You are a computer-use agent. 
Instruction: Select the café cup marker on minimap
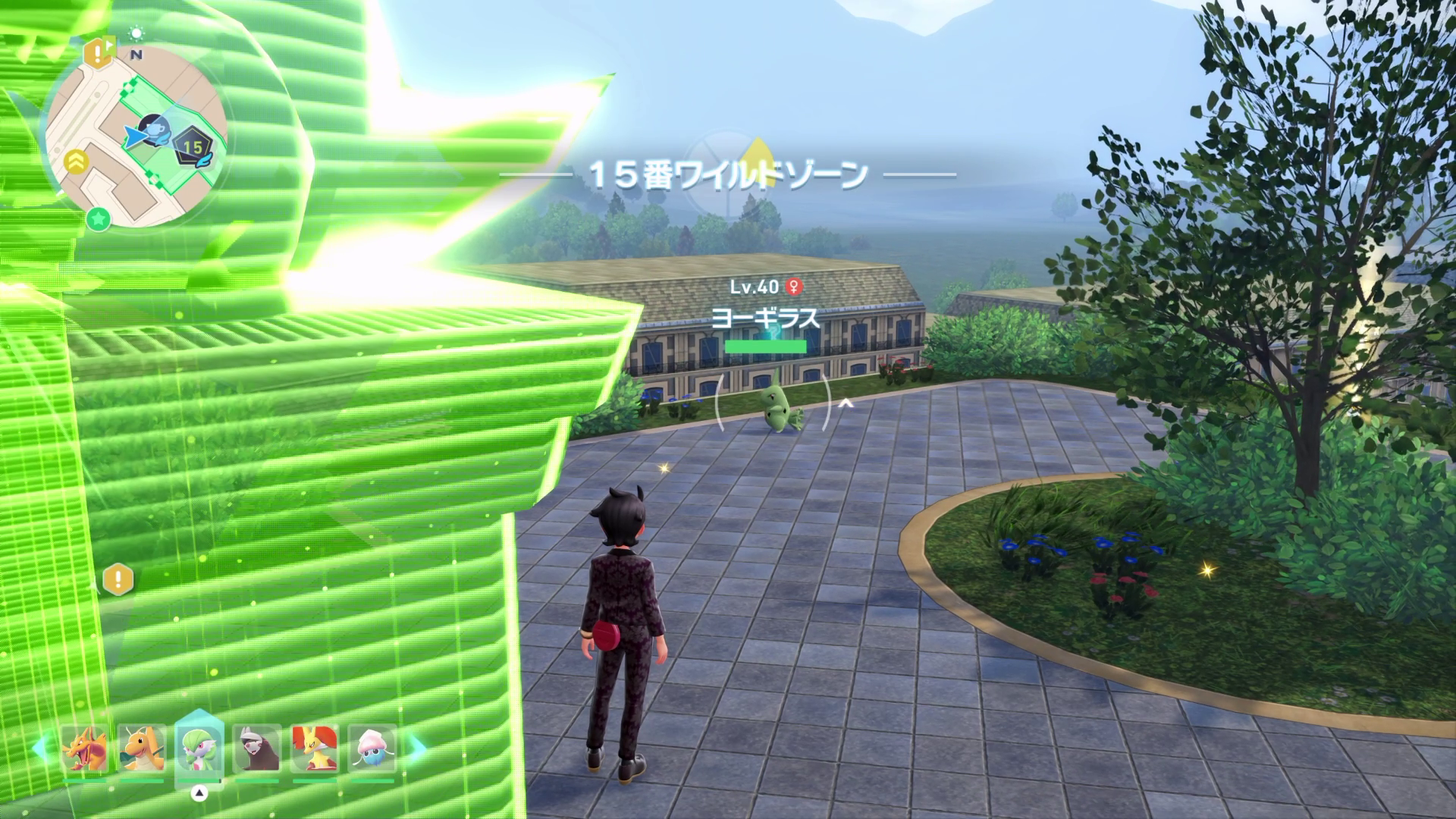click(x=155, y=130)
